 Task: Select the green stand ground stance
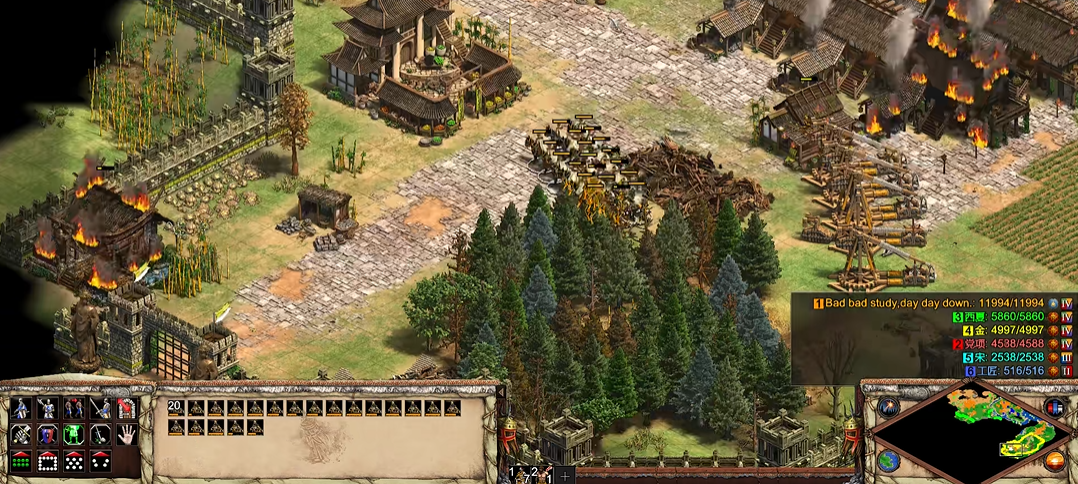73,434
